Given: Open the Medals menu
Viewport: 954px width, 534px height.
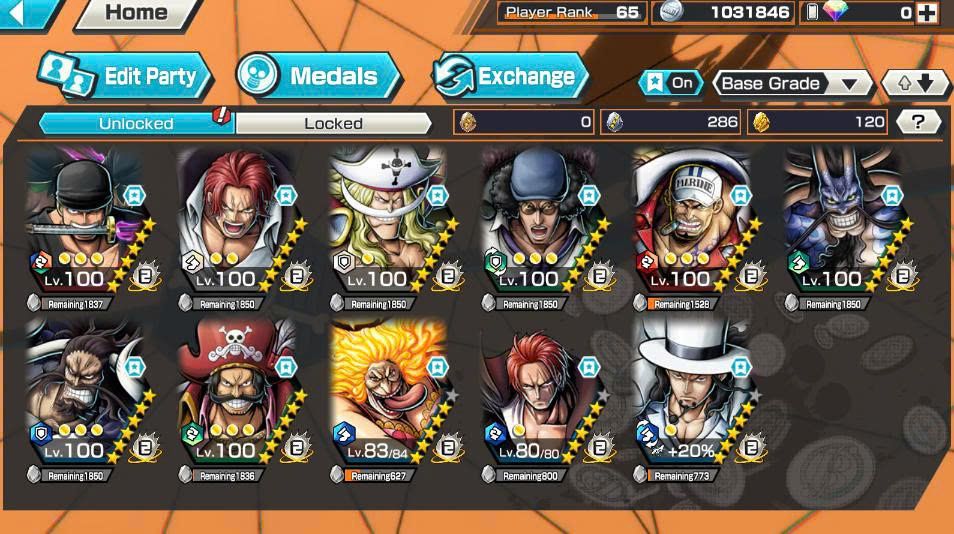Looking at the screenshot, I should 318,76.
